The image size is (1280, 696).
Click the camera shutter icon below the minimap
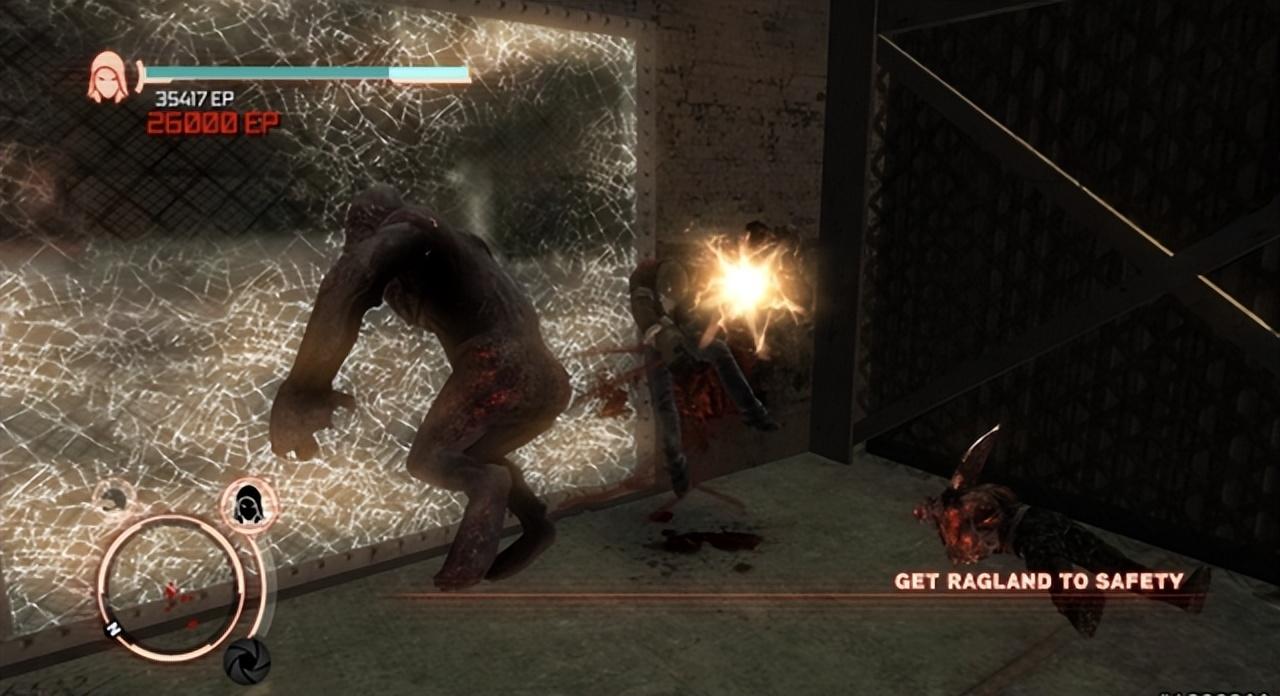(x=245, y=660)
